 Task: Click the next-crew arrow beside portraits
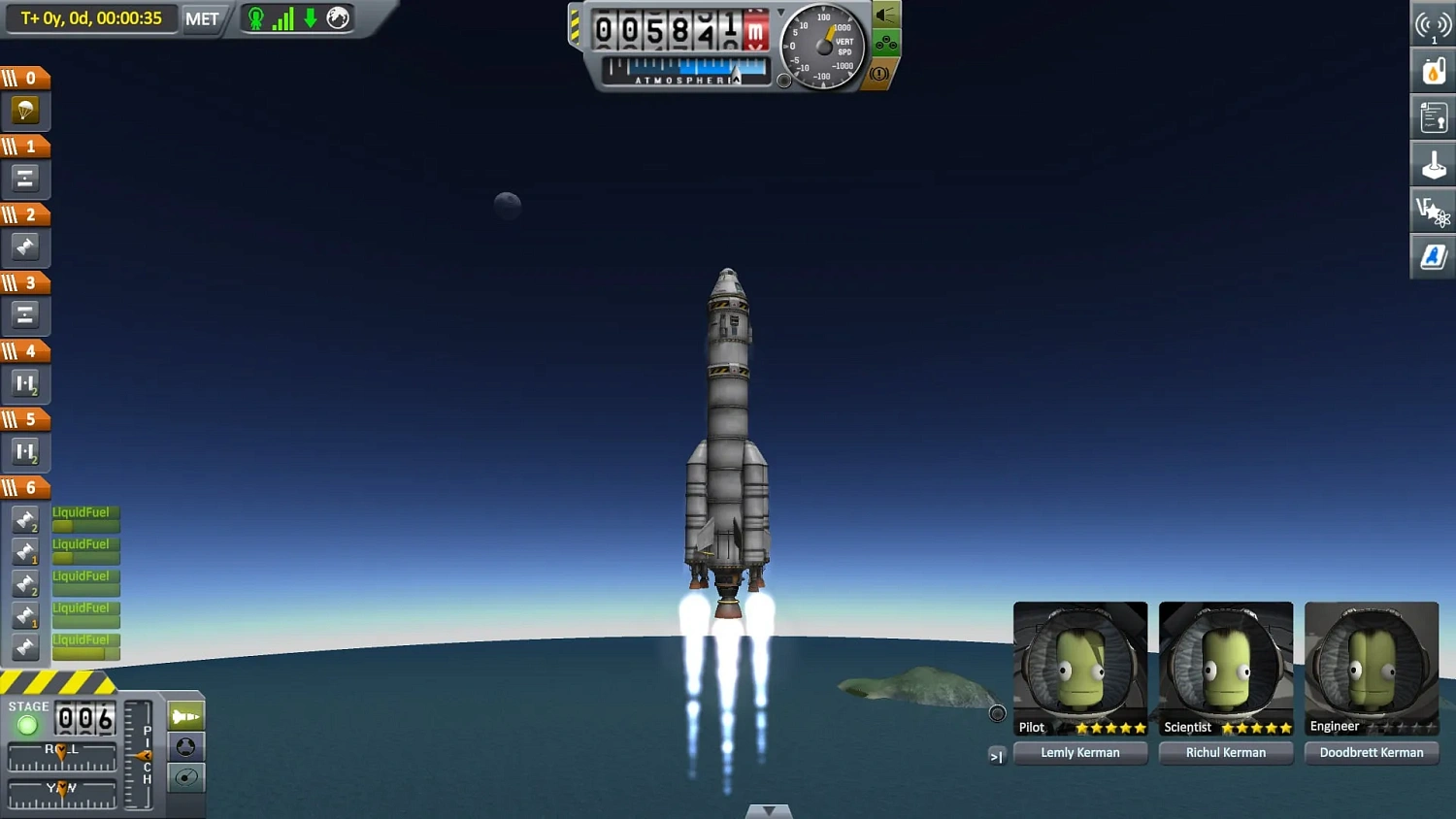(997, 756)
